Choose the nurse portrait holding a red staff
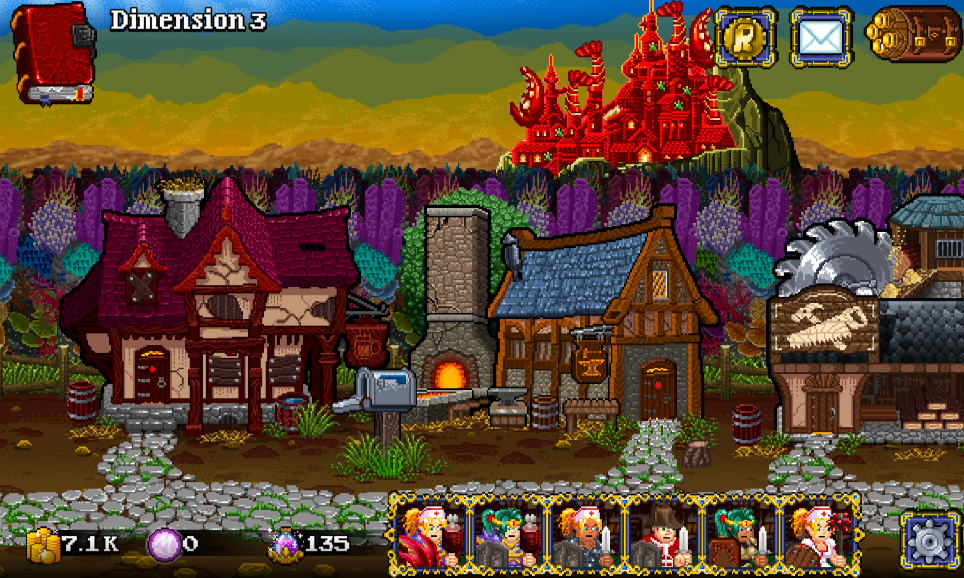Viewport: 964px width, 578px height. [820, 536]
